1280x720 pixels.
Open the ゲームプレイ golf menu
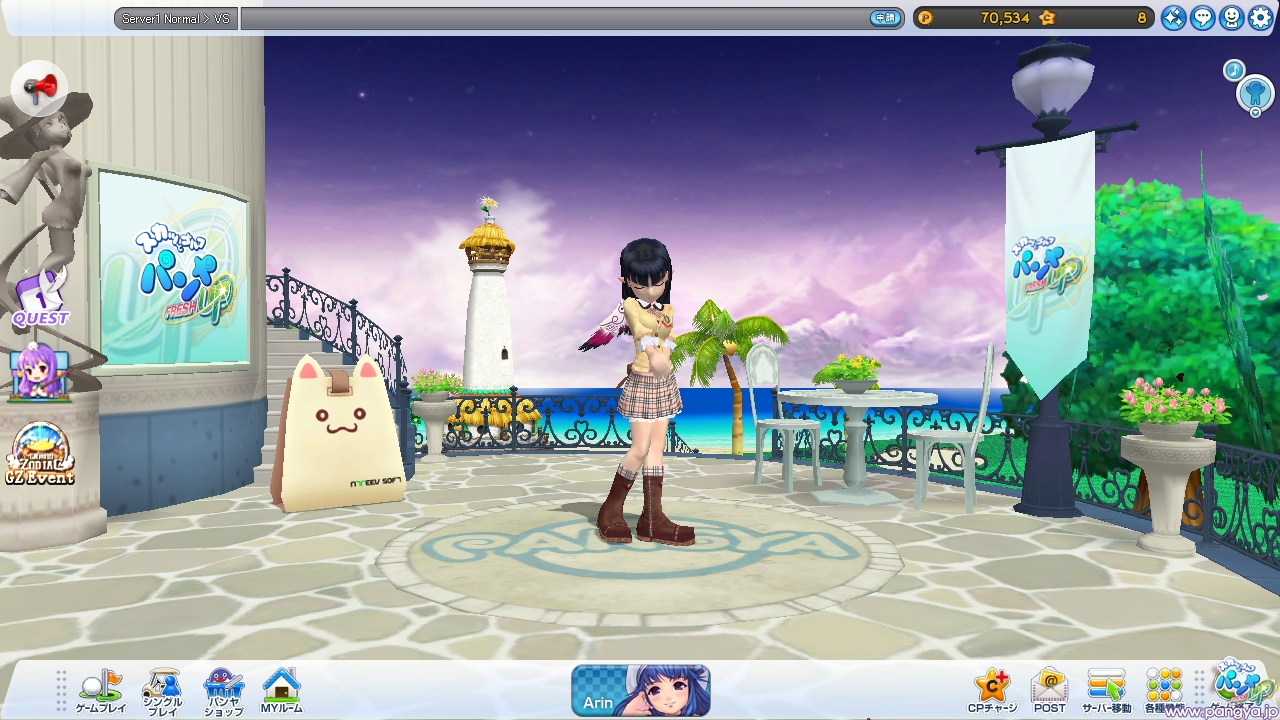tap(100, 689)
